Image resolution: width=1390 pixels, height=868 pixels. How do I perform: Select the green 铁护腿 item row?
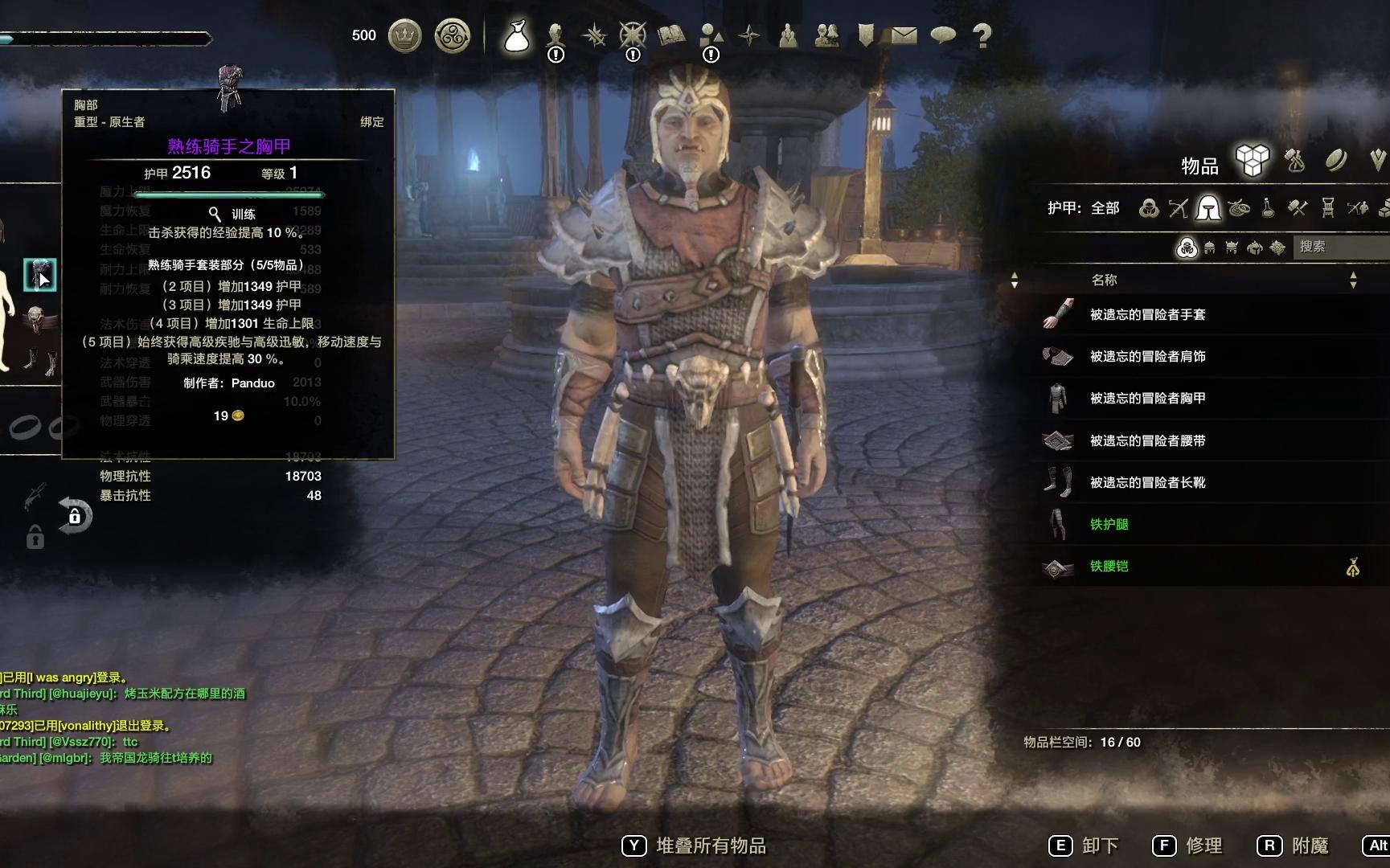[1109, 524]
